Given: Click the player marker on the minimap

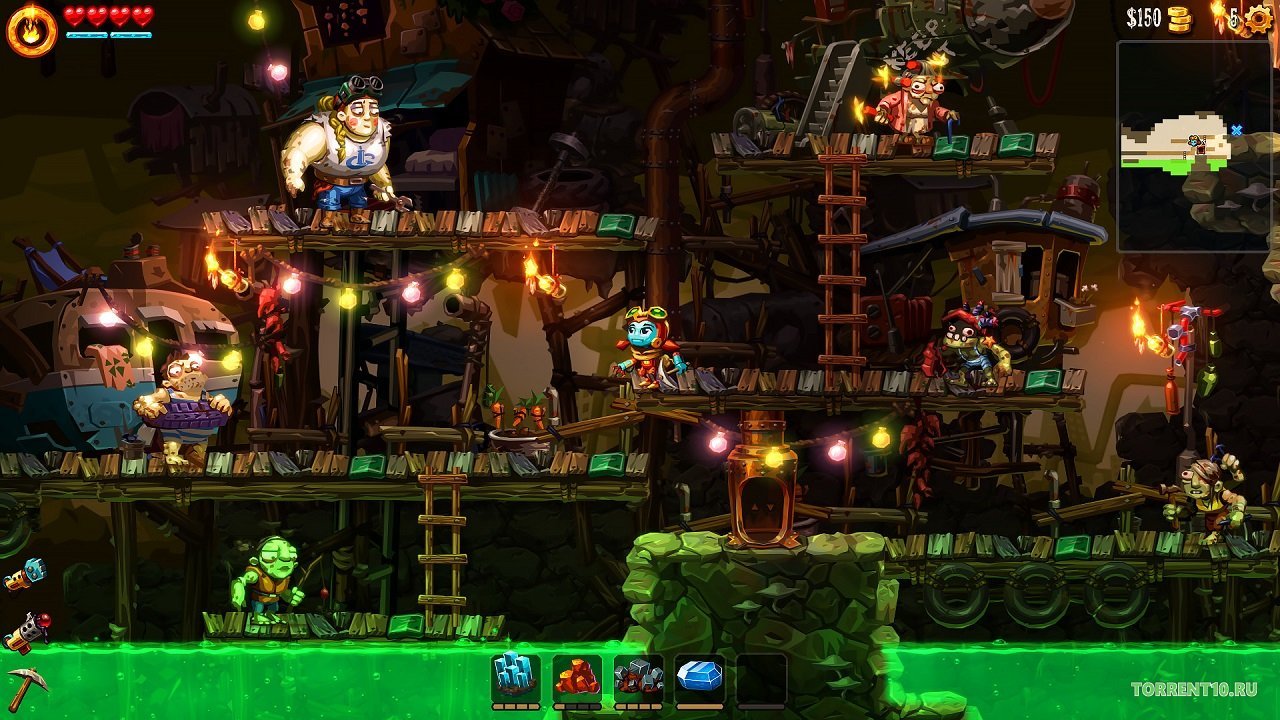Looking at the screenshot, I should click(x=1195, y=140).
